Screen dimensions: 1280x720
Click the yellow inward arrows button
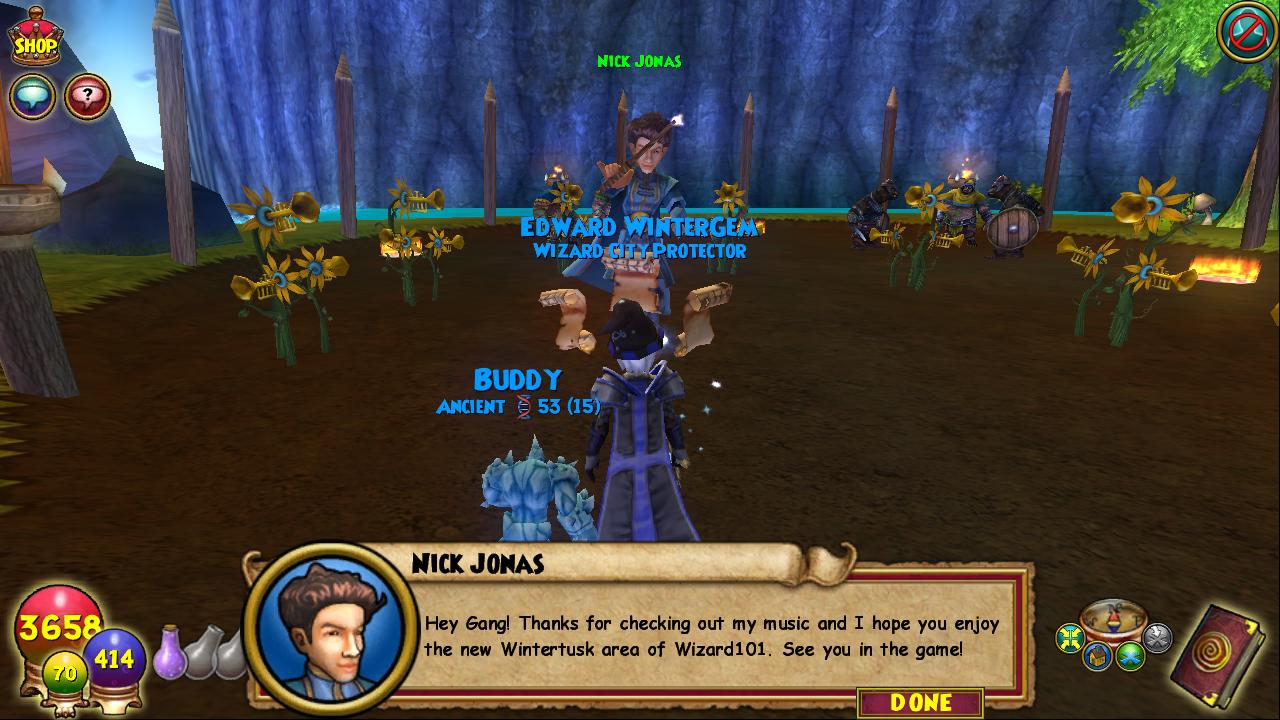(1070, 637)
